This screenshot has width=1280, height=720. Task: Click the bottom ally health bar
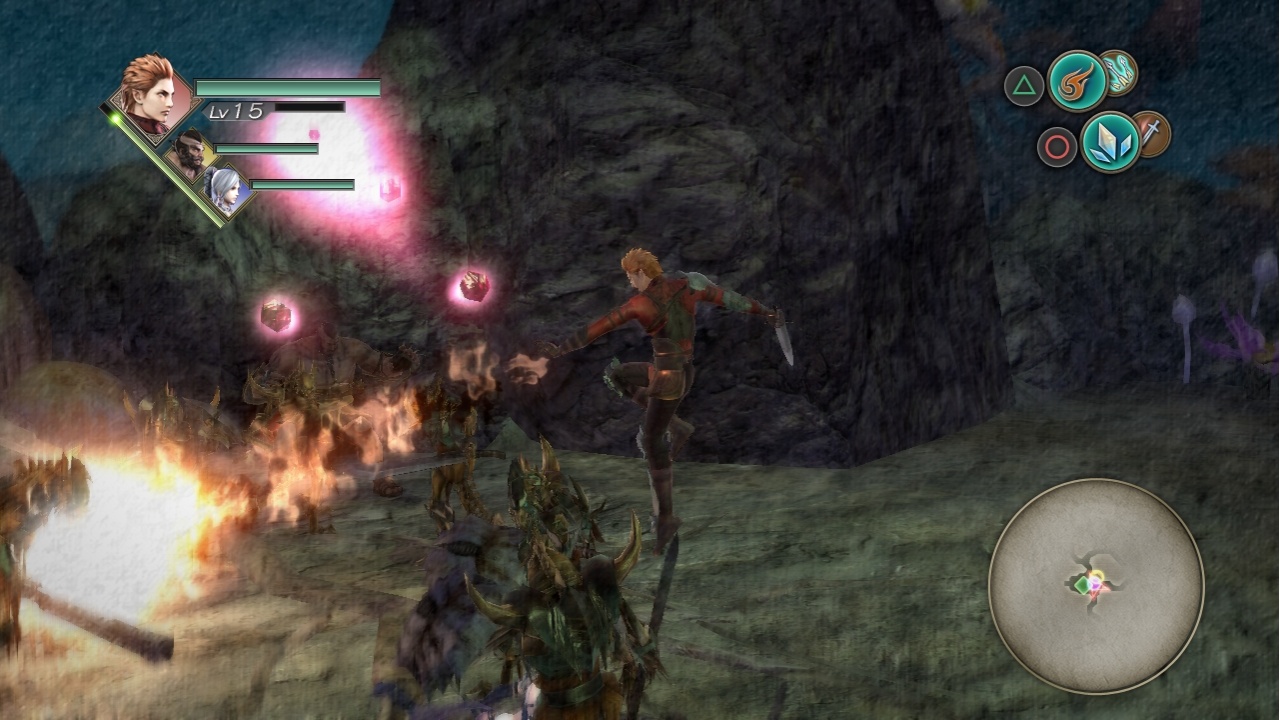point(305,186)
